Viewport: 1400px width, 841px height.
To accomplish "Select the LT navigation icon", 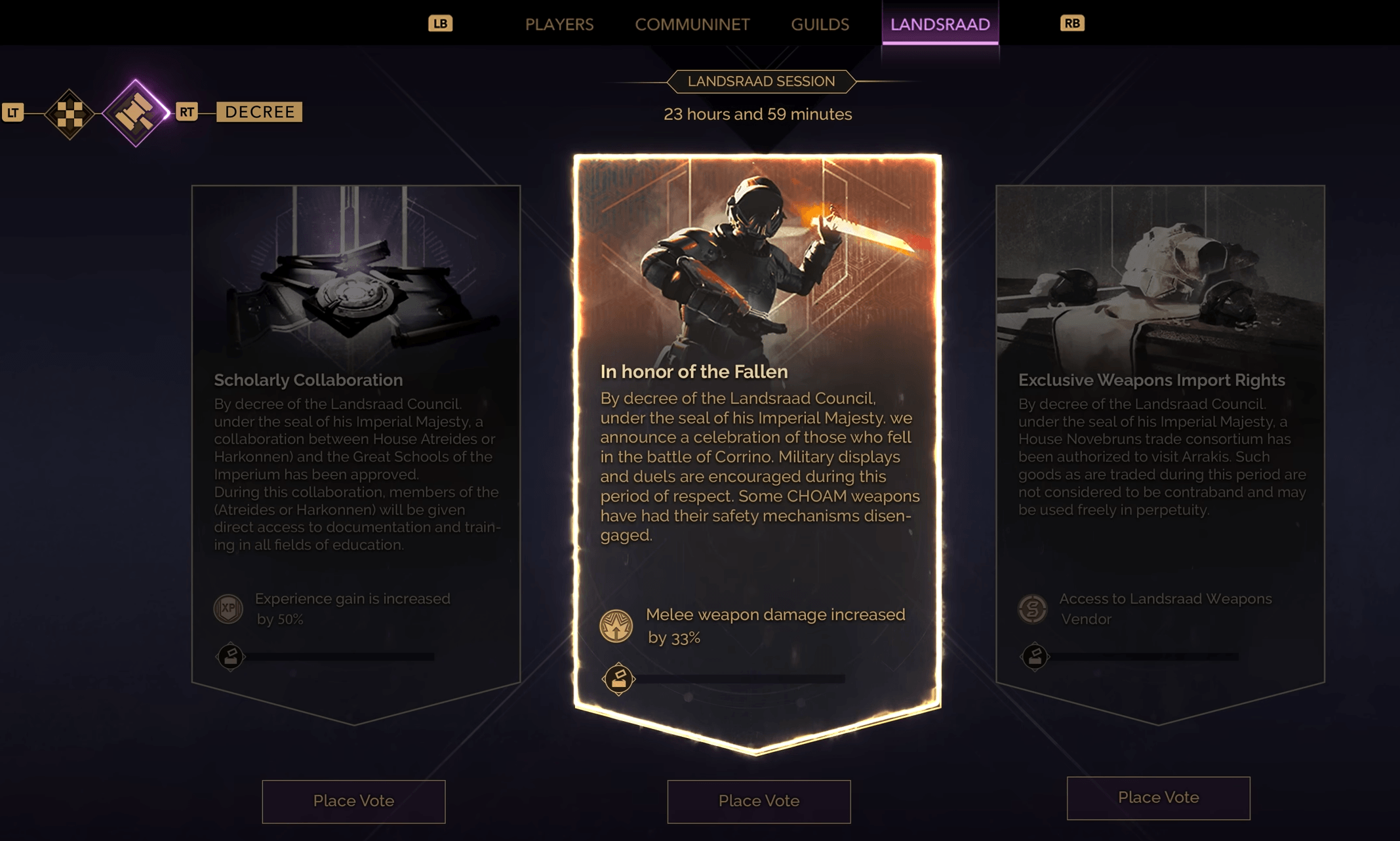I will click(12, 112).
